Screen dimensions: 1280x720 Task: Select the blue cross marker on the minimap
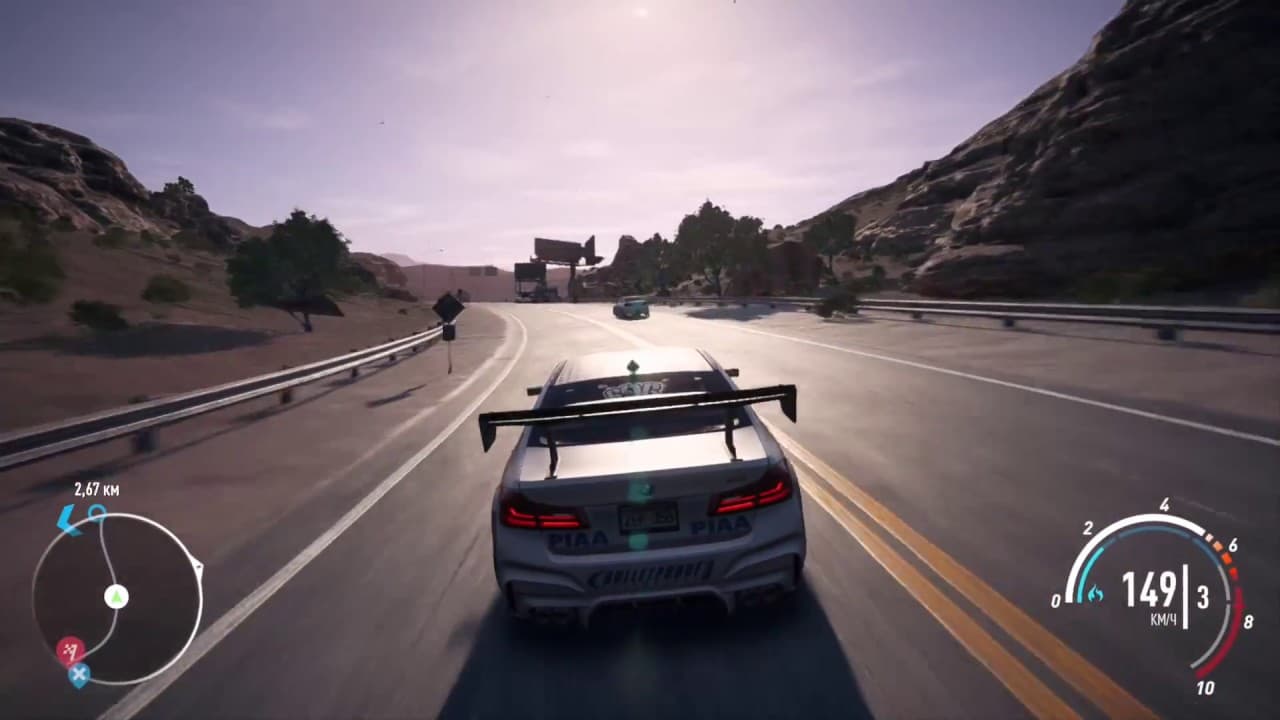coord(79,675)
